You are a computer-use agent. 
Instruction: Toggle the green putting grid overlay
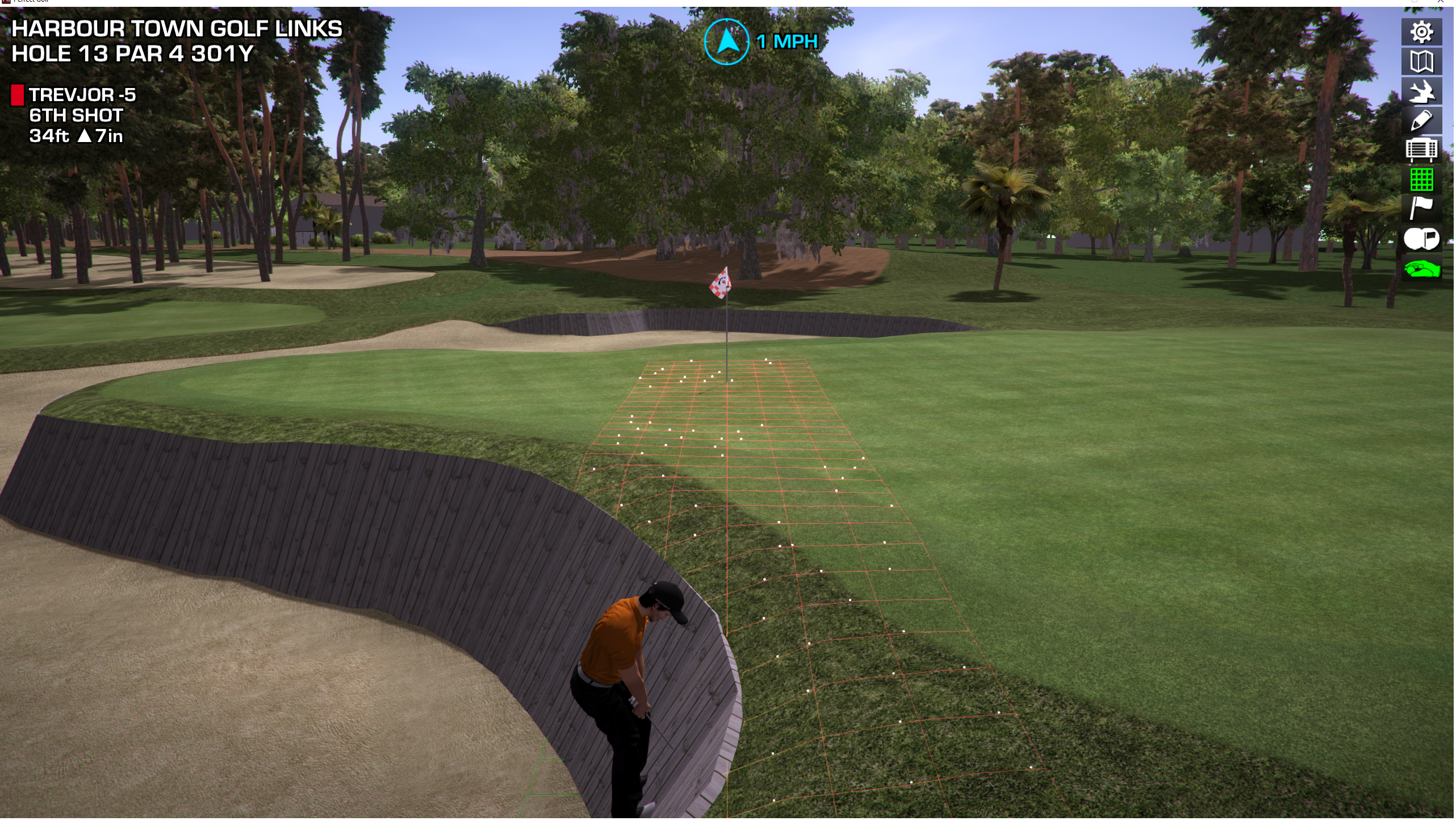pyautogui.click(x=1423, y=180)
